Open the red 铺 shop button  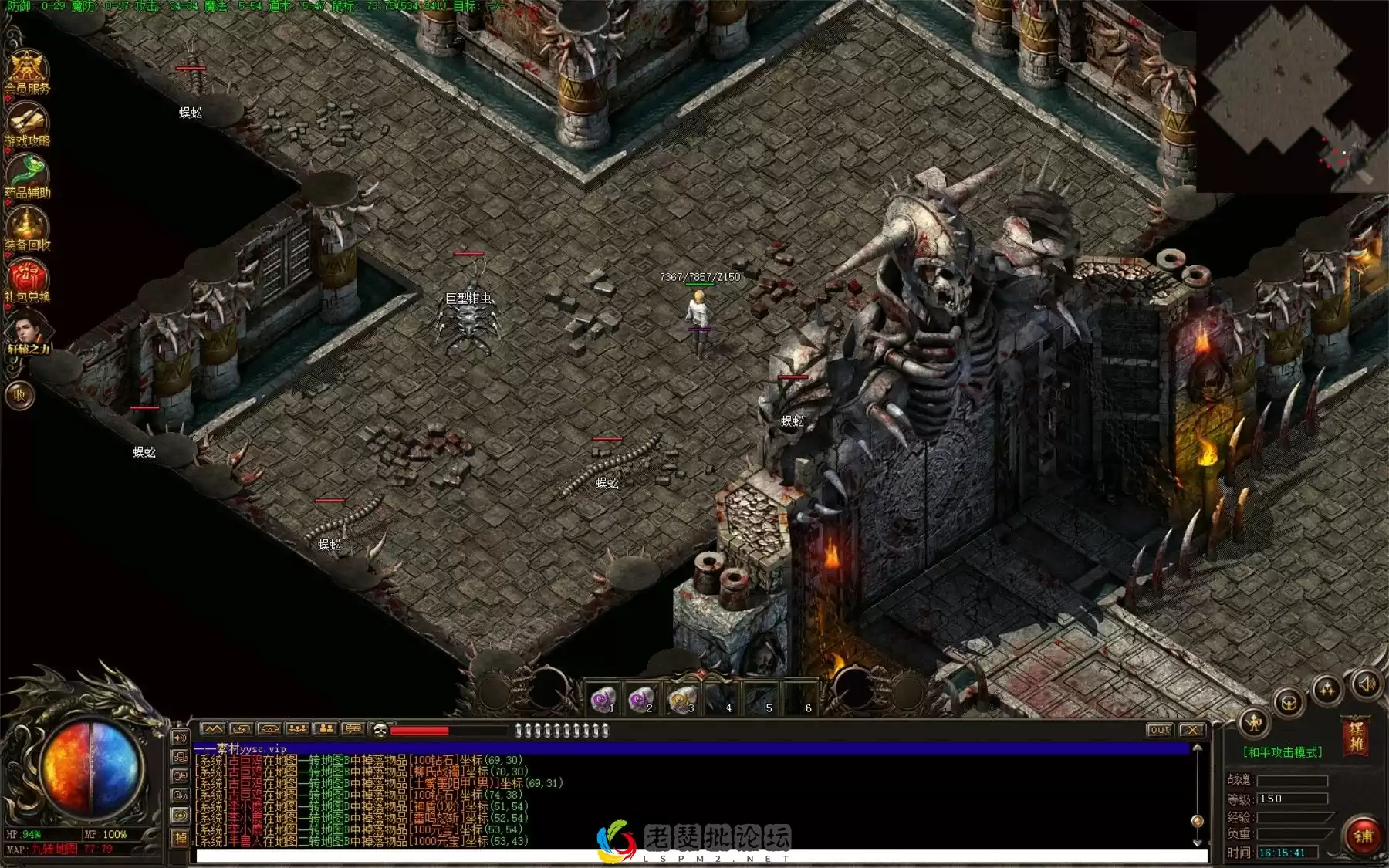pos(1363,835)
